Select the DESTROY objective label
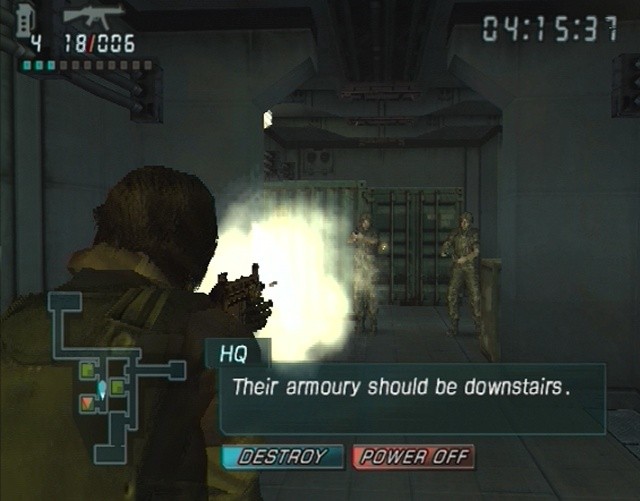Image resolution: width=640 pixels, height=501 pixels. pos(283,457)
